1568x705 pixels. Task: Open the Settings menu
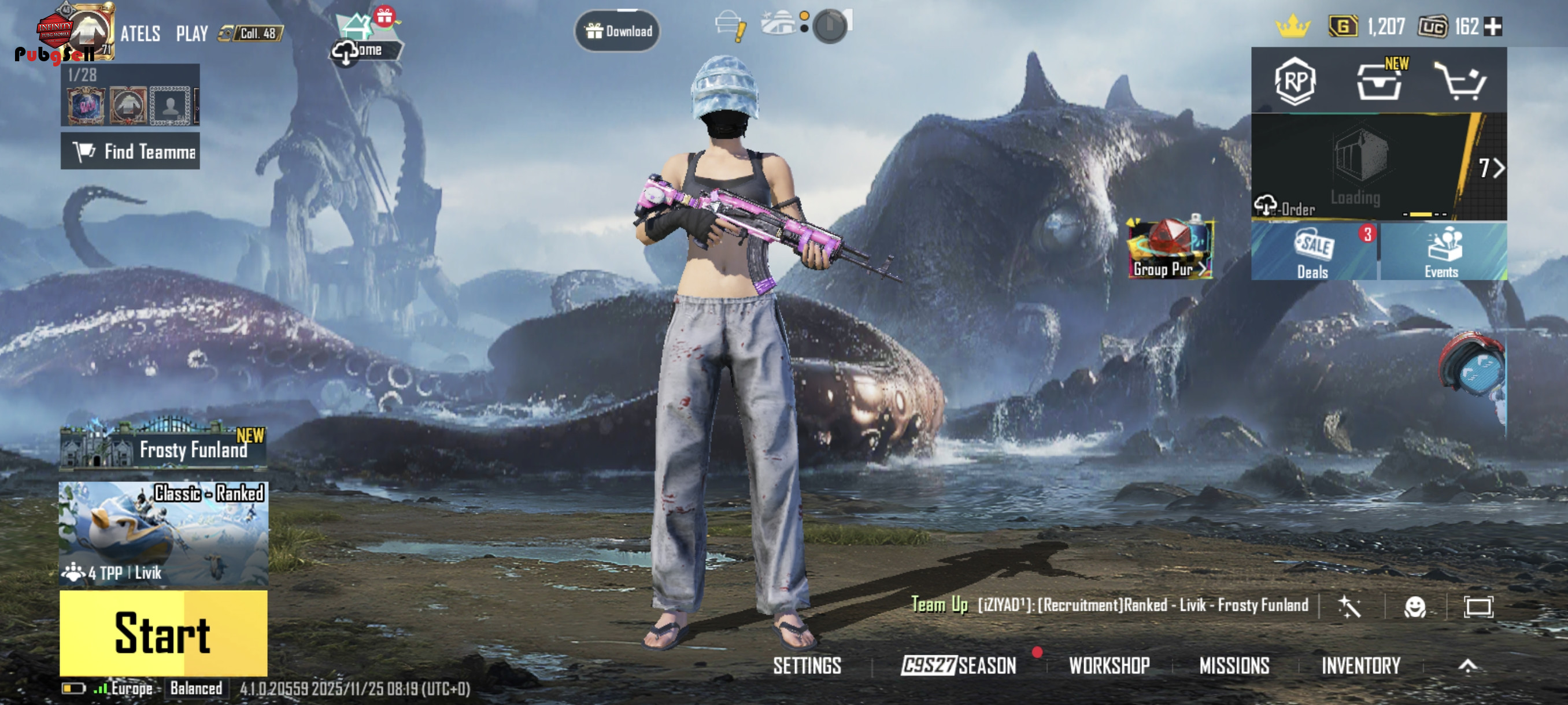(x=807, y=666)
